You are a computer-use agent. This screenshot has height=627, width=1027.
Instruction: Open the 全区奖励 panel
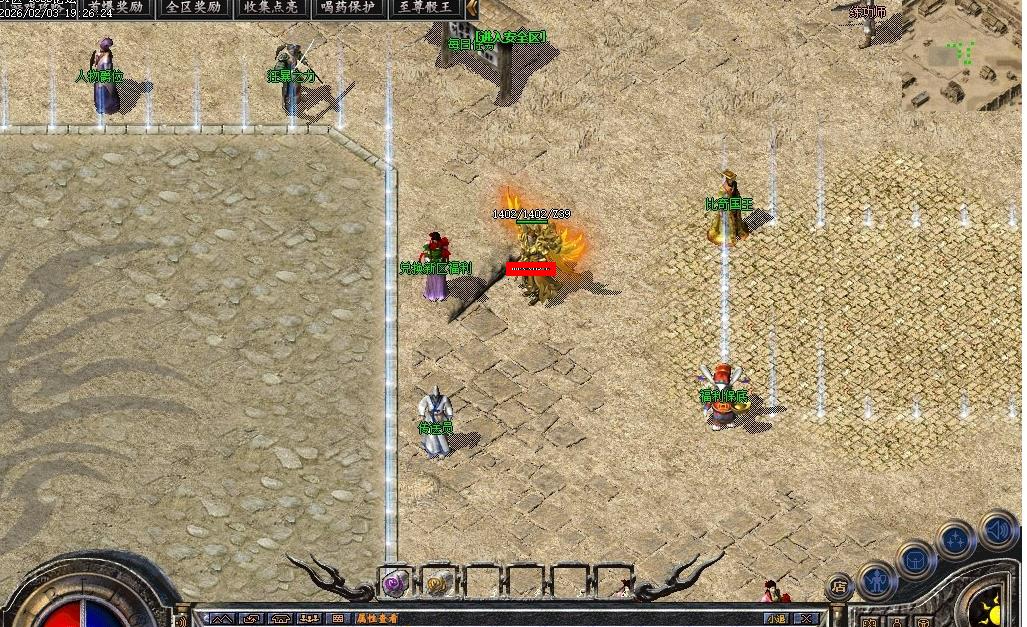(193, 8)
